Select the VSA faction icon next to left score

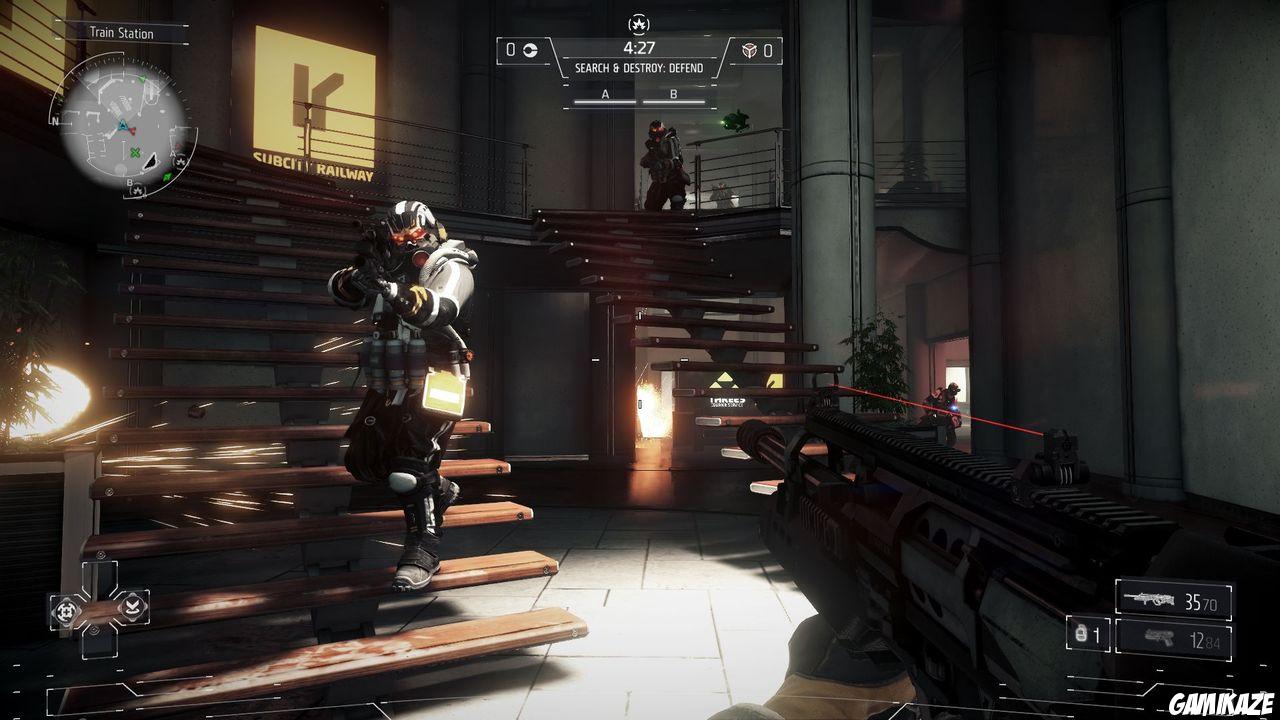click(x=531, y=50)
